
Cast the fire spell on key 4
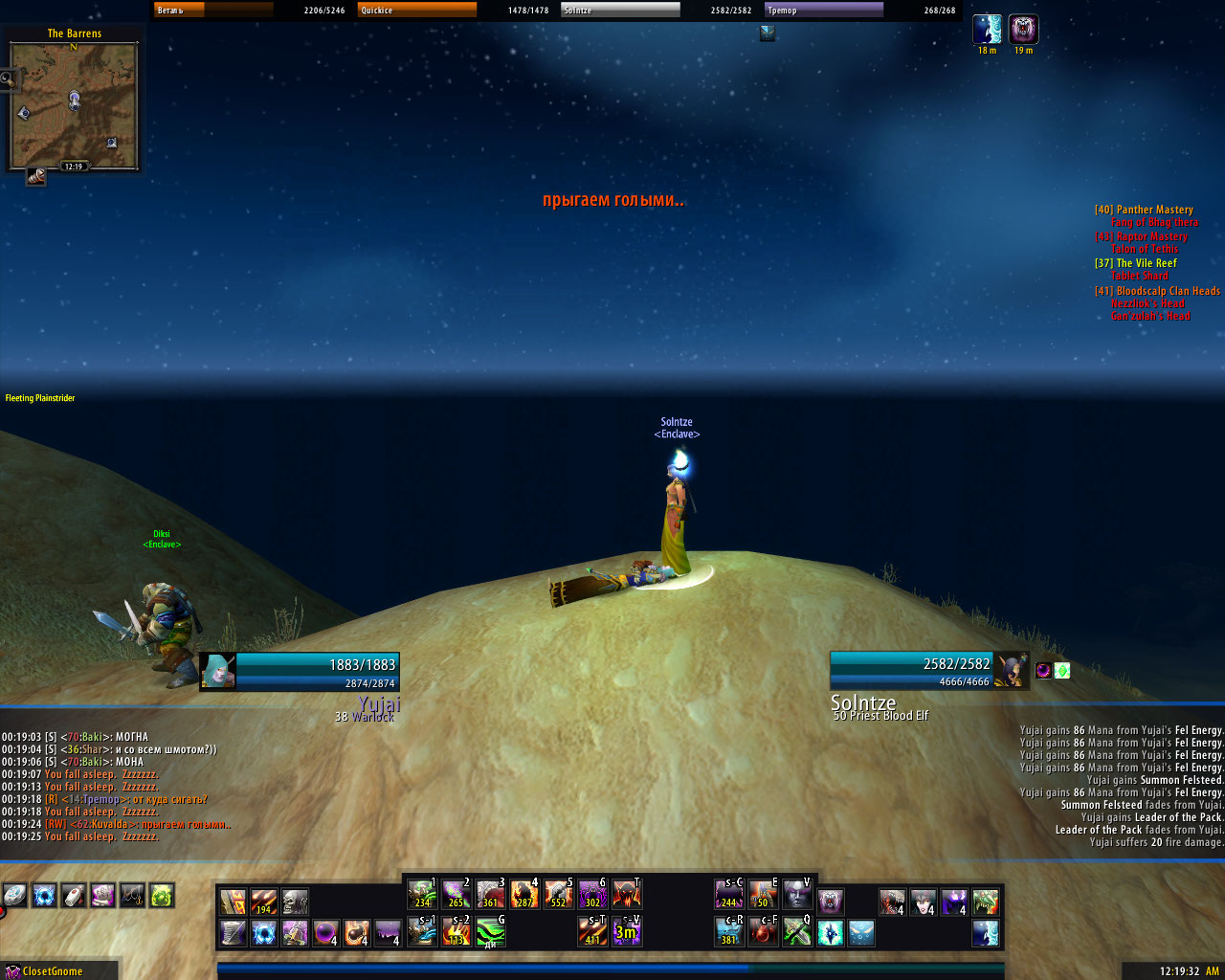[524, 895]
